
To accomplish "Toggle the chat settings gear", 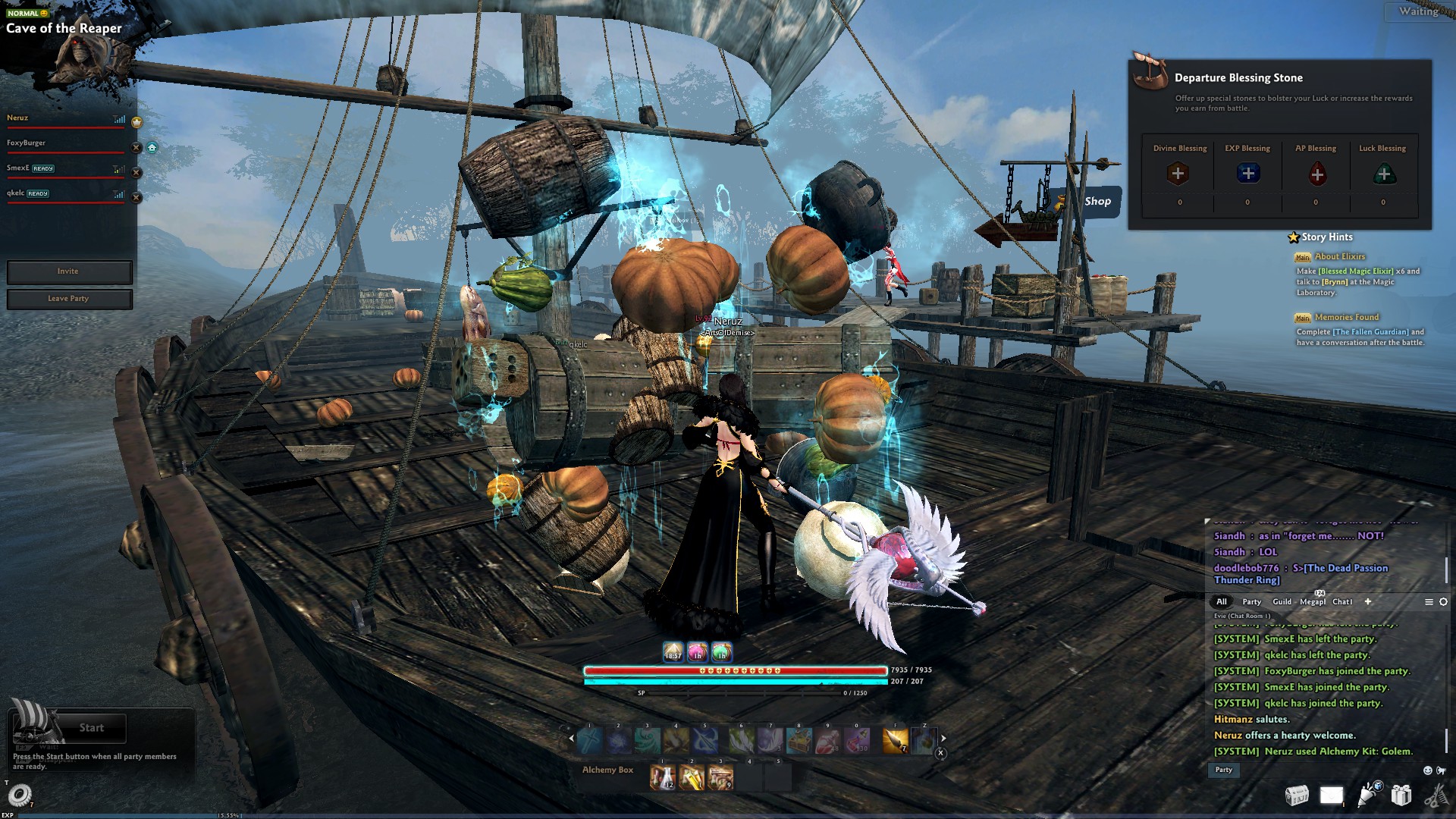I will pos(1442,601).
